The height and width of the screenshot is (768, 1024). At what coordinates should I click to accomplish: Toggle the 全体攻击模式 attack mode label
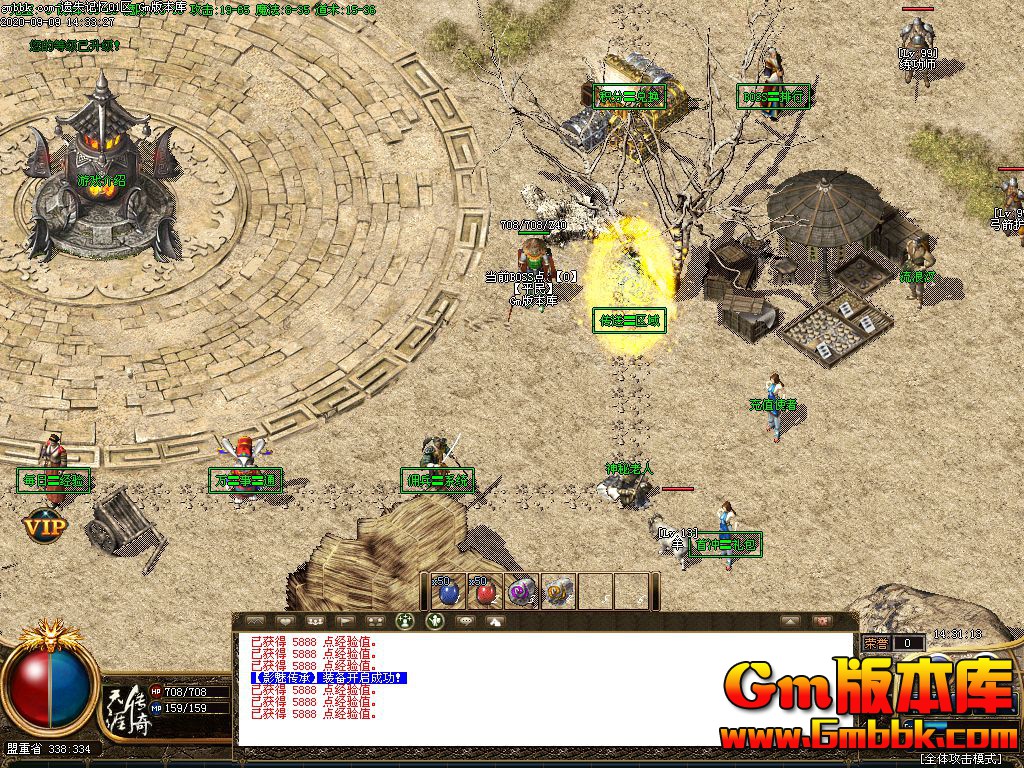[x=968, y=759]
